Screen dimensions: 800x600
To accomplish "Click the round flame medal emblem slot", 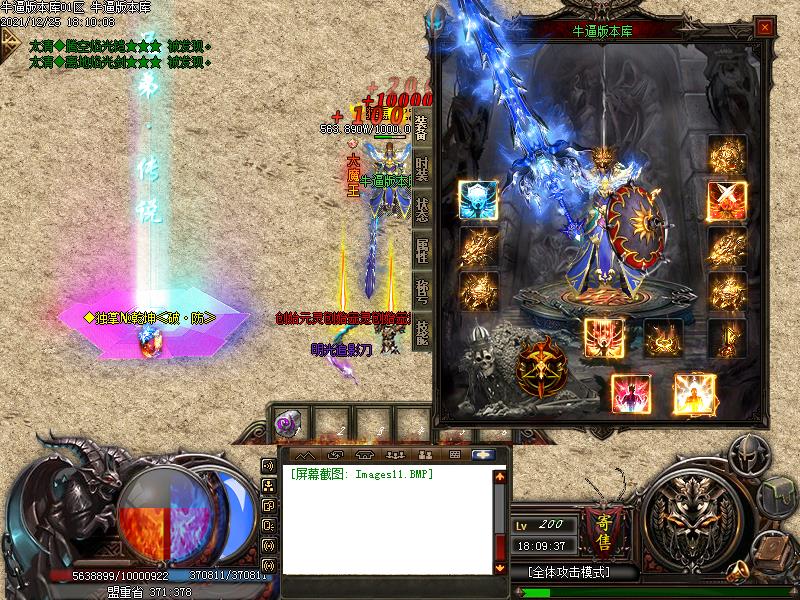I will (x=540, y=369).
